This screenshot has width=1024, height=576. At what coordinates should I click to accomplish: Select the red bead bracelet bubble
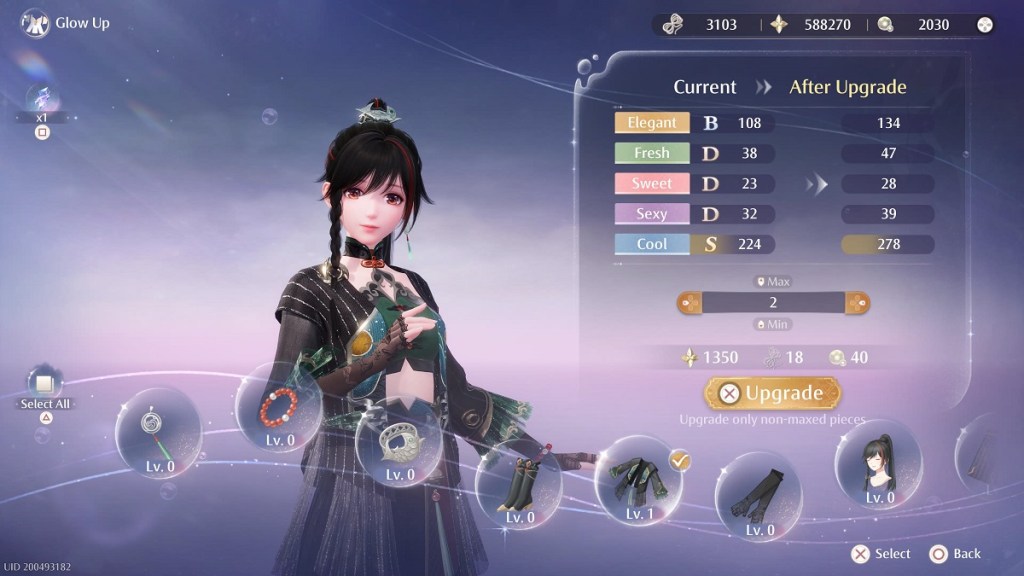(277, 408)
